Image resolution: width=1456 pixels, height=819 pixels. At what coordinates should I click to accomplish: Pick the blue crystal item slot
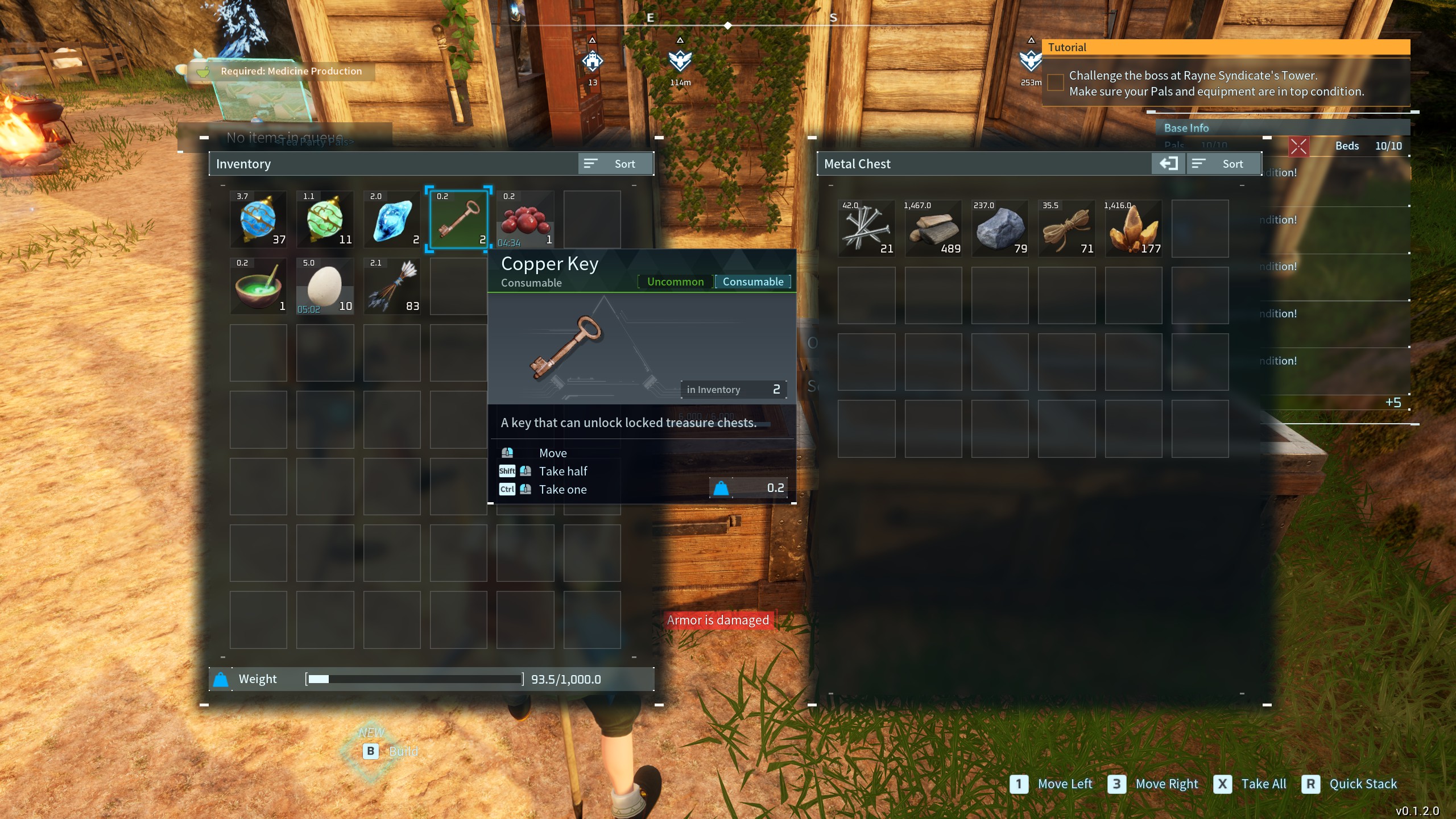tap(392, 220)
